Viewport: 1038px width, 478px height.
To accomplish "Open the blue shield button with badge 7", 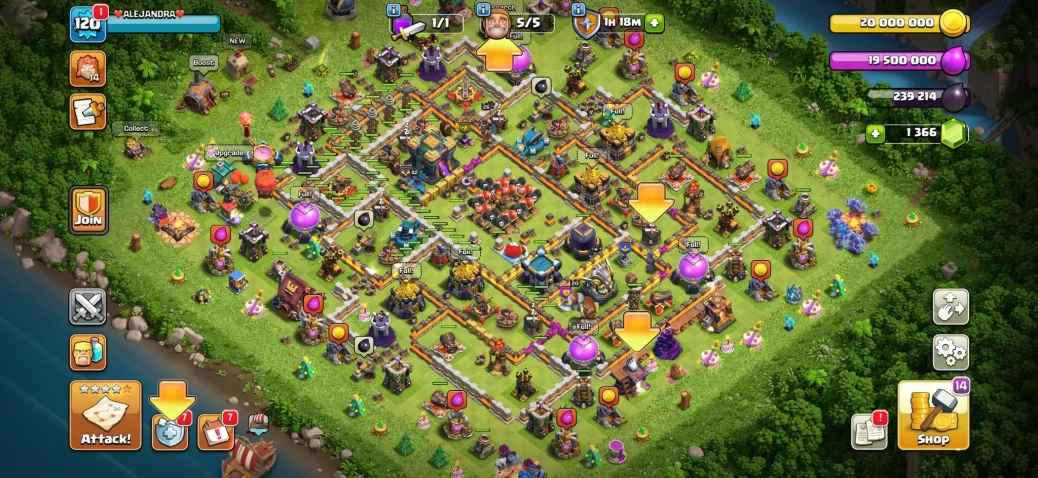I will pyautogui.click(x=170, y=432).
